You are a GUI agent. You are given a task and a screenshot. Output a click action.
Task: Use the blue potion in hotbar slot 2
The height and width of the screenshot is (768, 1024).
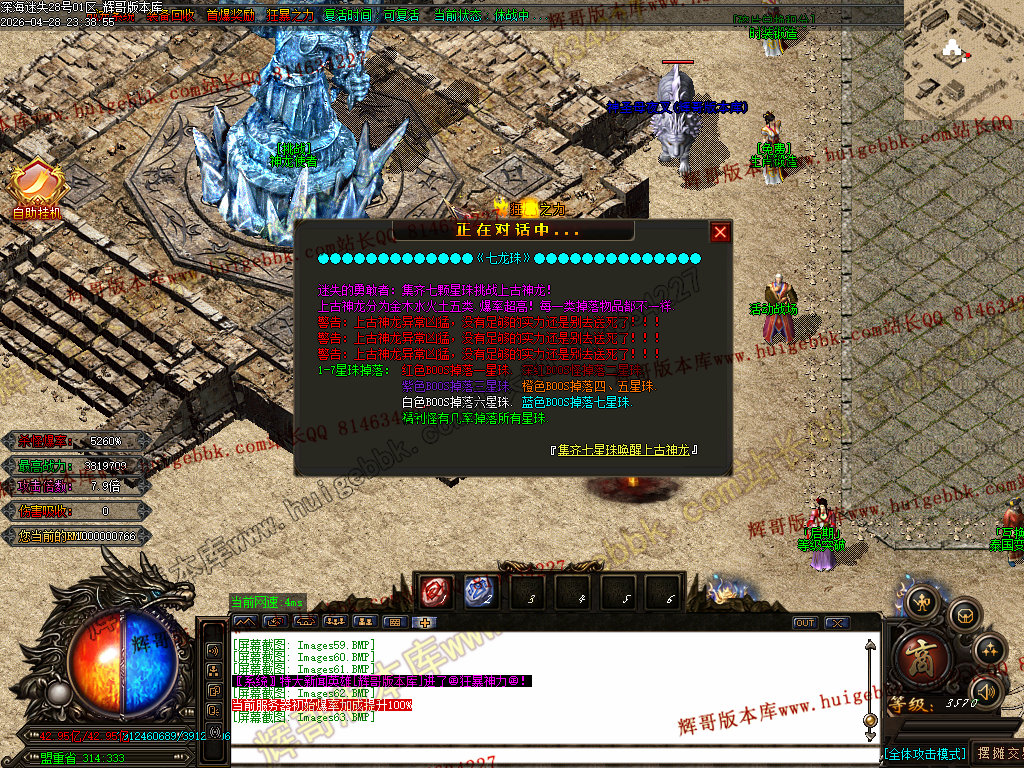click(x=481, y=592)
